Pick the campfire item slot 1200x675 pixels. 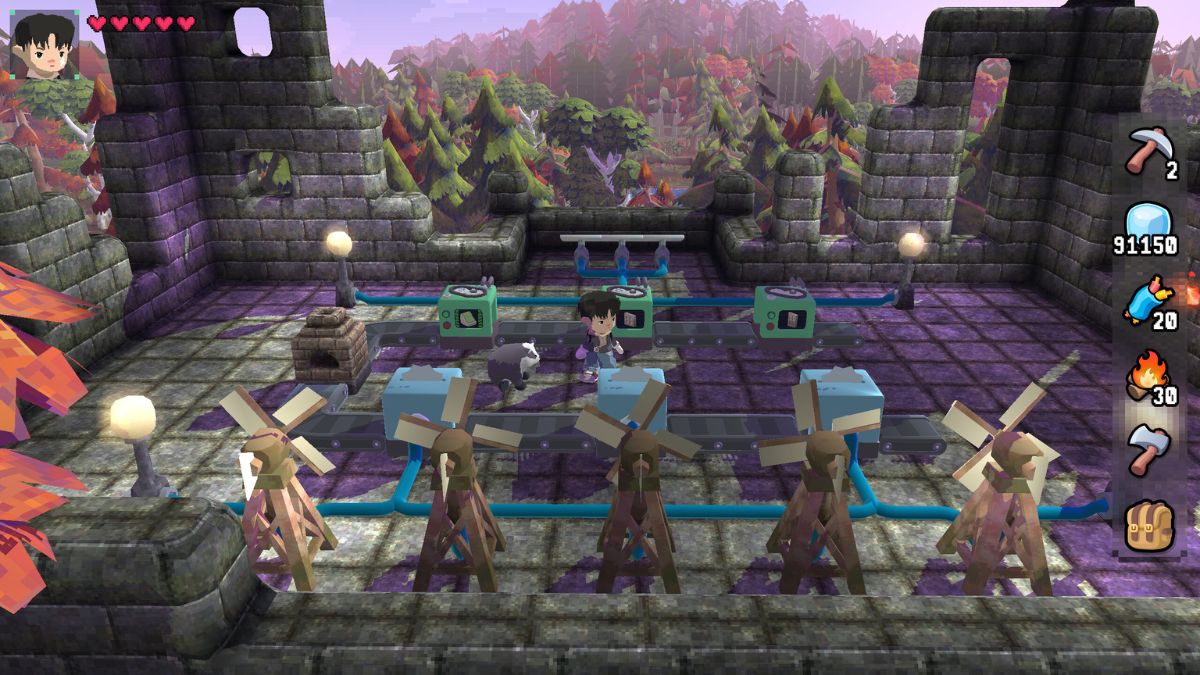pyautogui.click(x=1148, y=375)
